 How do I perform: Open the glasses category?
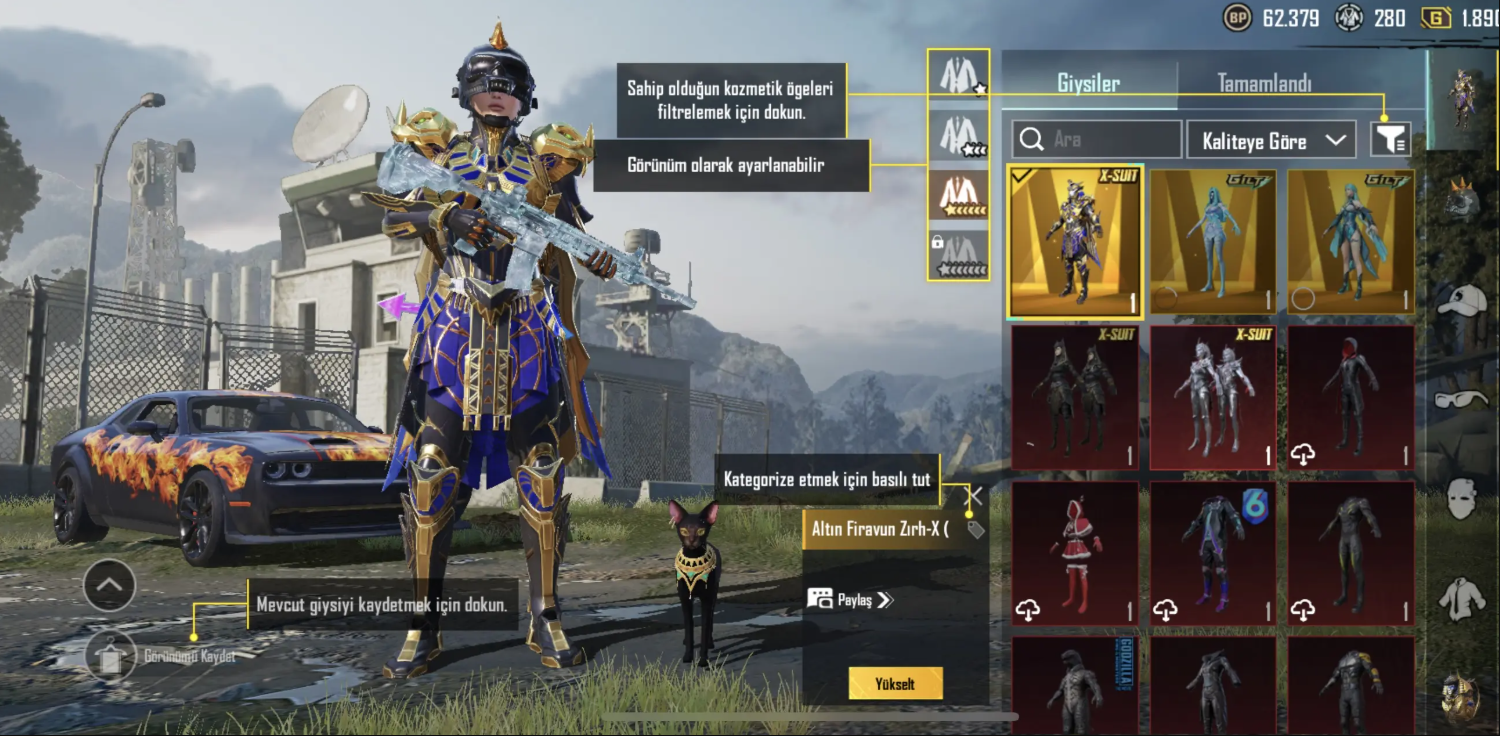[1462, 400]
